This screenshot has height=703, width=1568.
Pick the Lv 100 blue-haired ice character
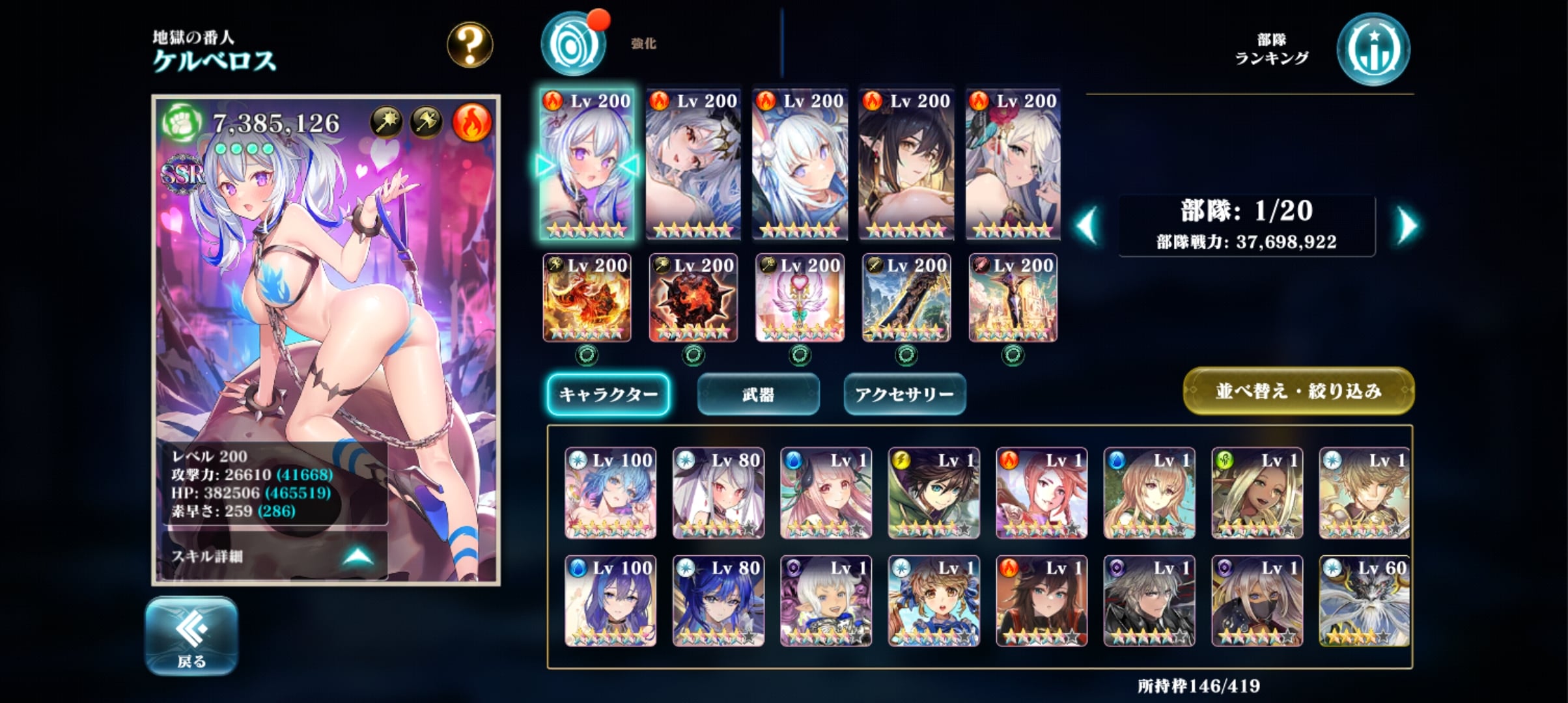[x=610, y=493]
